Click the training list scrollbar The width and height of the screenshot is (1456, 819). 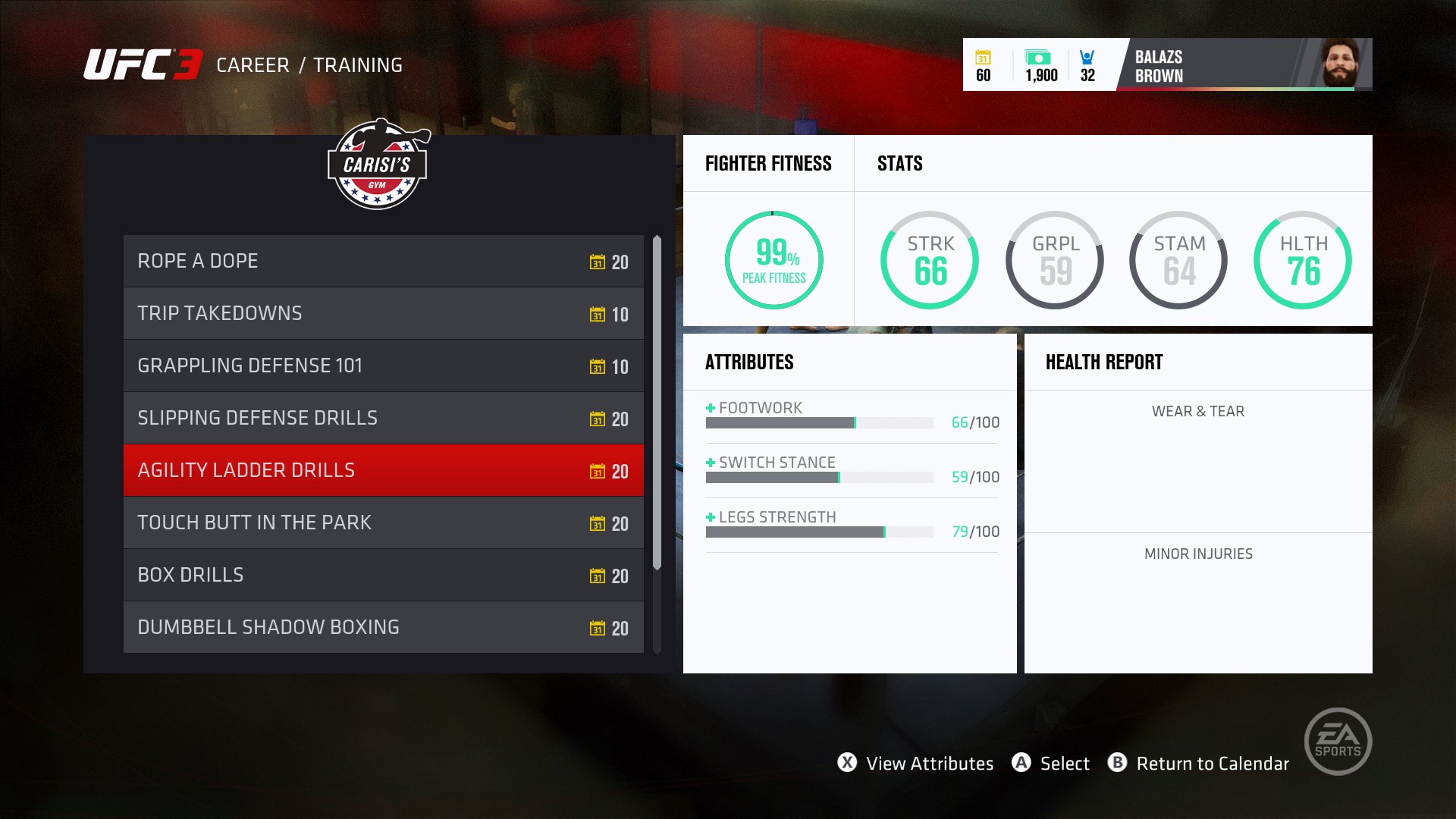point(657,403)
